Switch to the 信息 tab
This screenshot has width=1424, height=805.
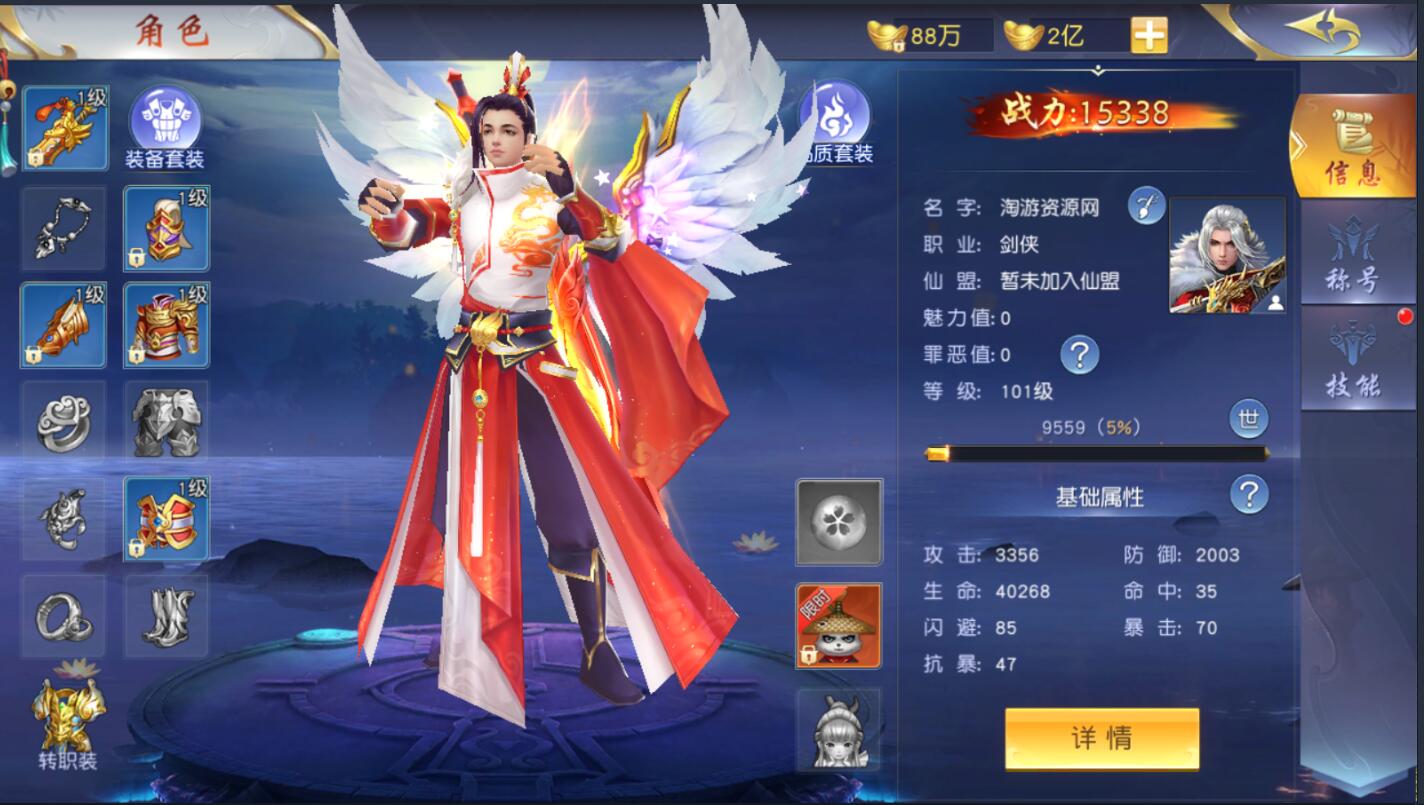(1353, 147)
